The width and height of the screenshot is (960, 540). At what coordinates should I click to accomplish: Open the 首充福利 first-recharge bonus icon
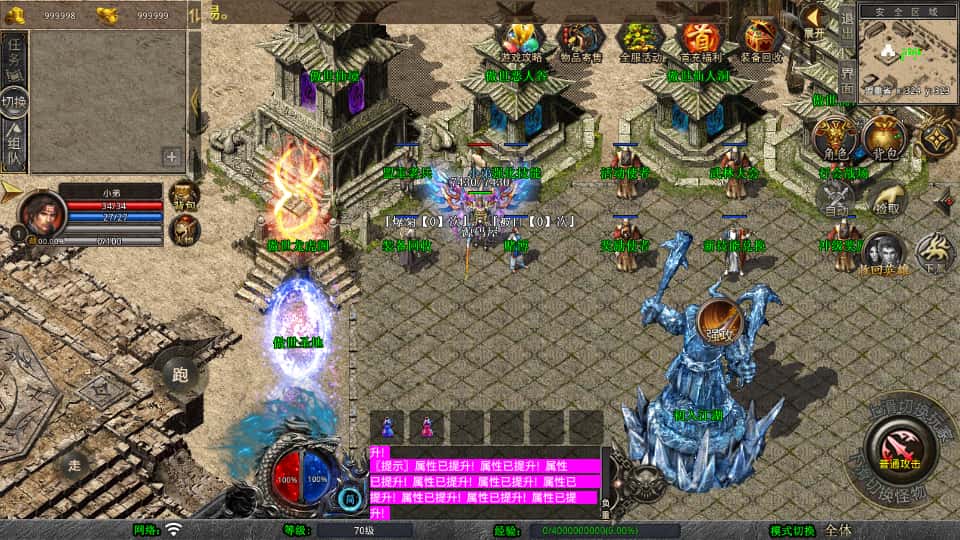(x=701, y=38)
